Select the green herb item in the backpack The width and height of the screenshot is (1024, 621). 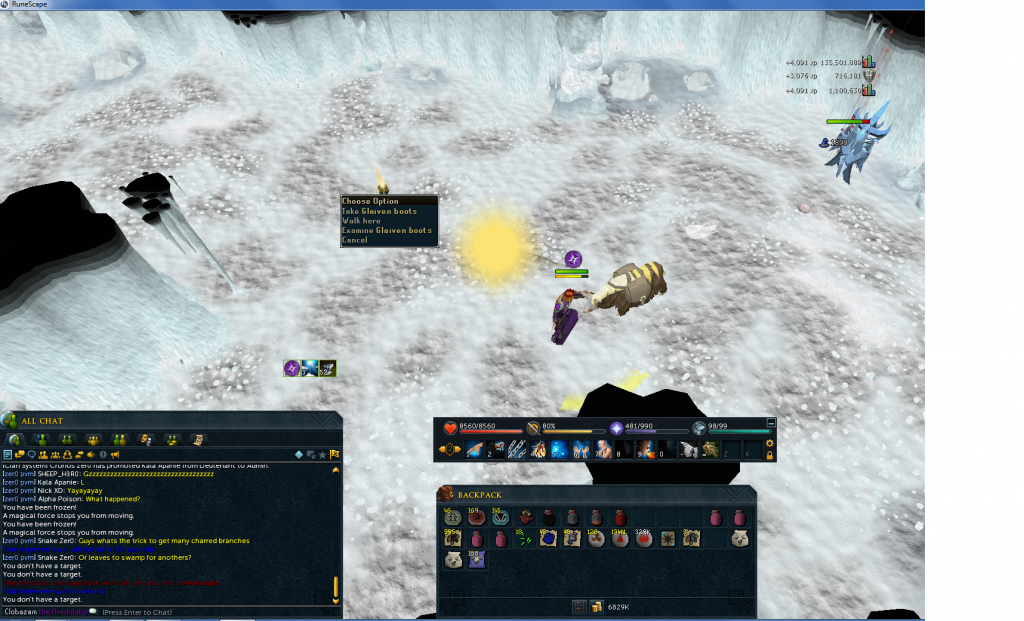[523, 539]
